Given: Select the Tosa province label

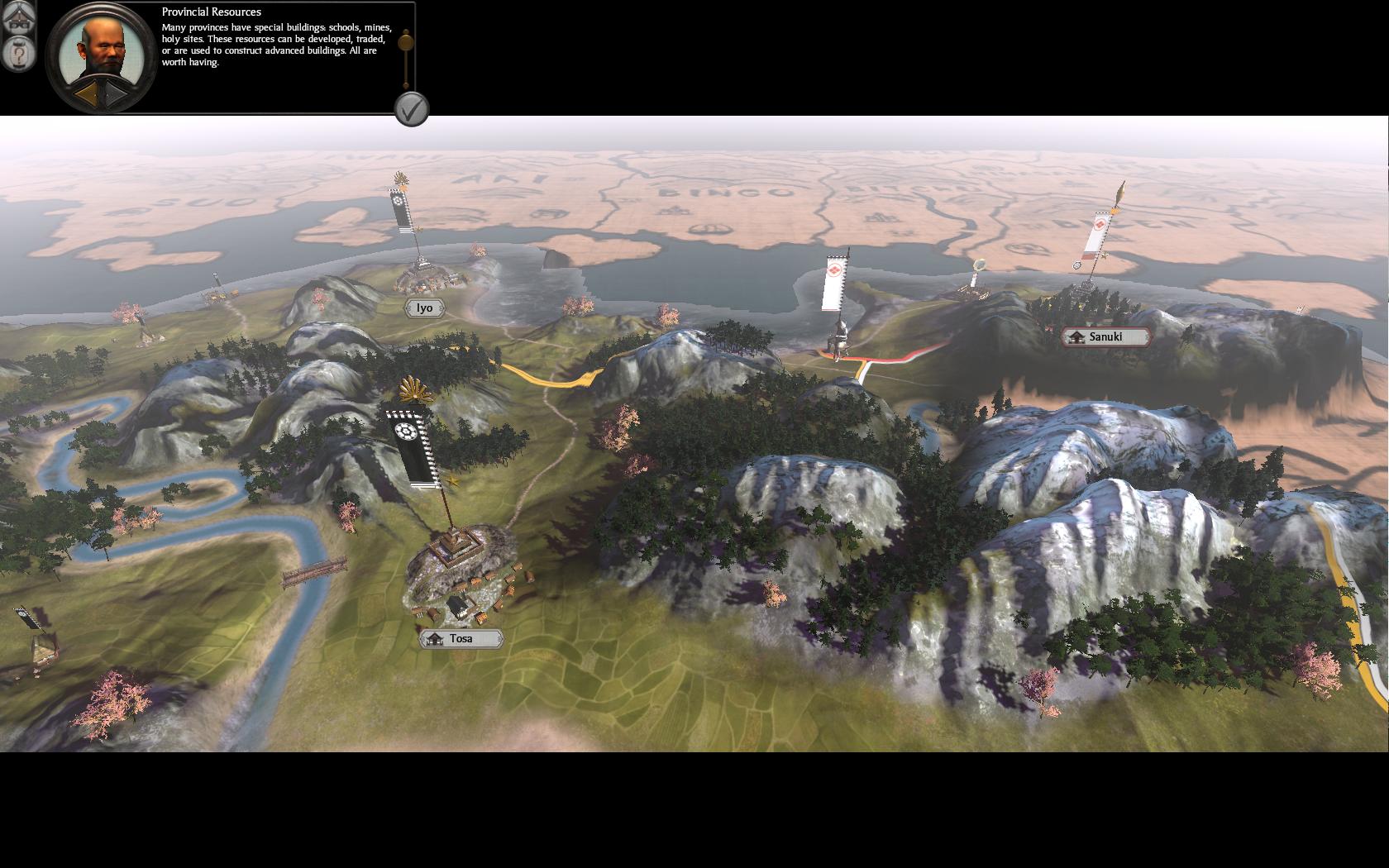Looking at the screenshot, I should click(461, 638).
